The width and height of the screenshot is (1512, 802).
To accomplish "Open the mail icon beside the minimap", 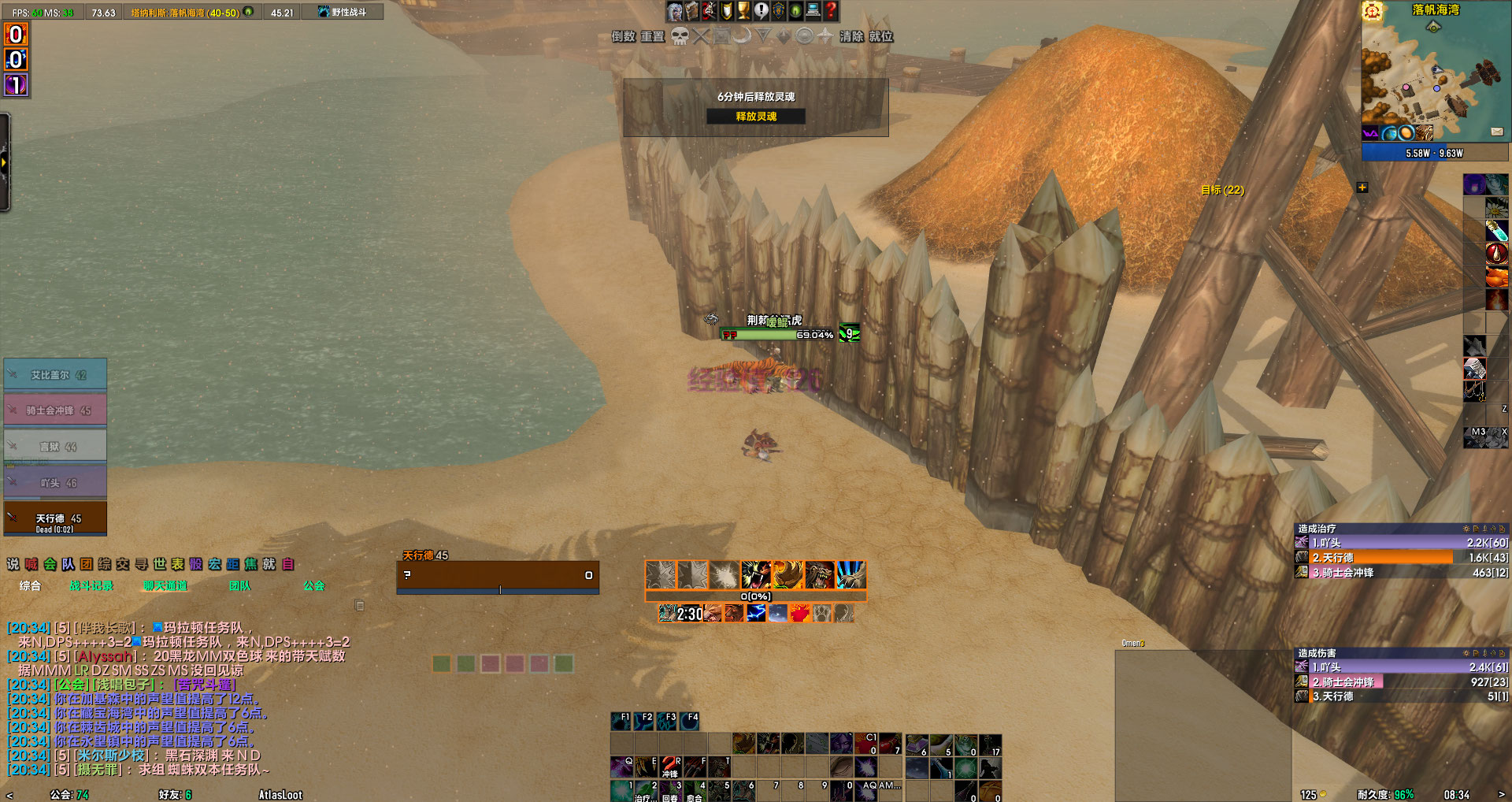I will (1496, 132).
